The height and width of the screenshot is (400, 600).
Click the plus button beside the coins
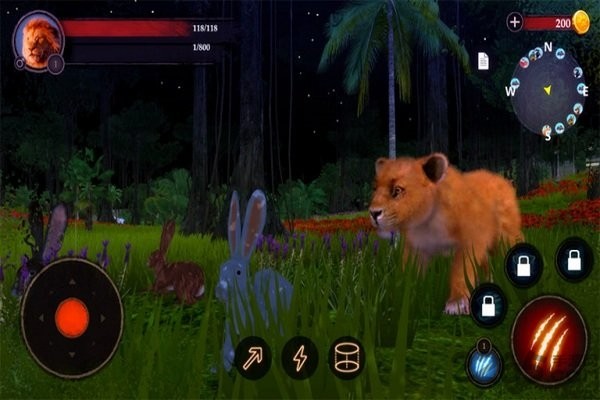pos(515,22)
